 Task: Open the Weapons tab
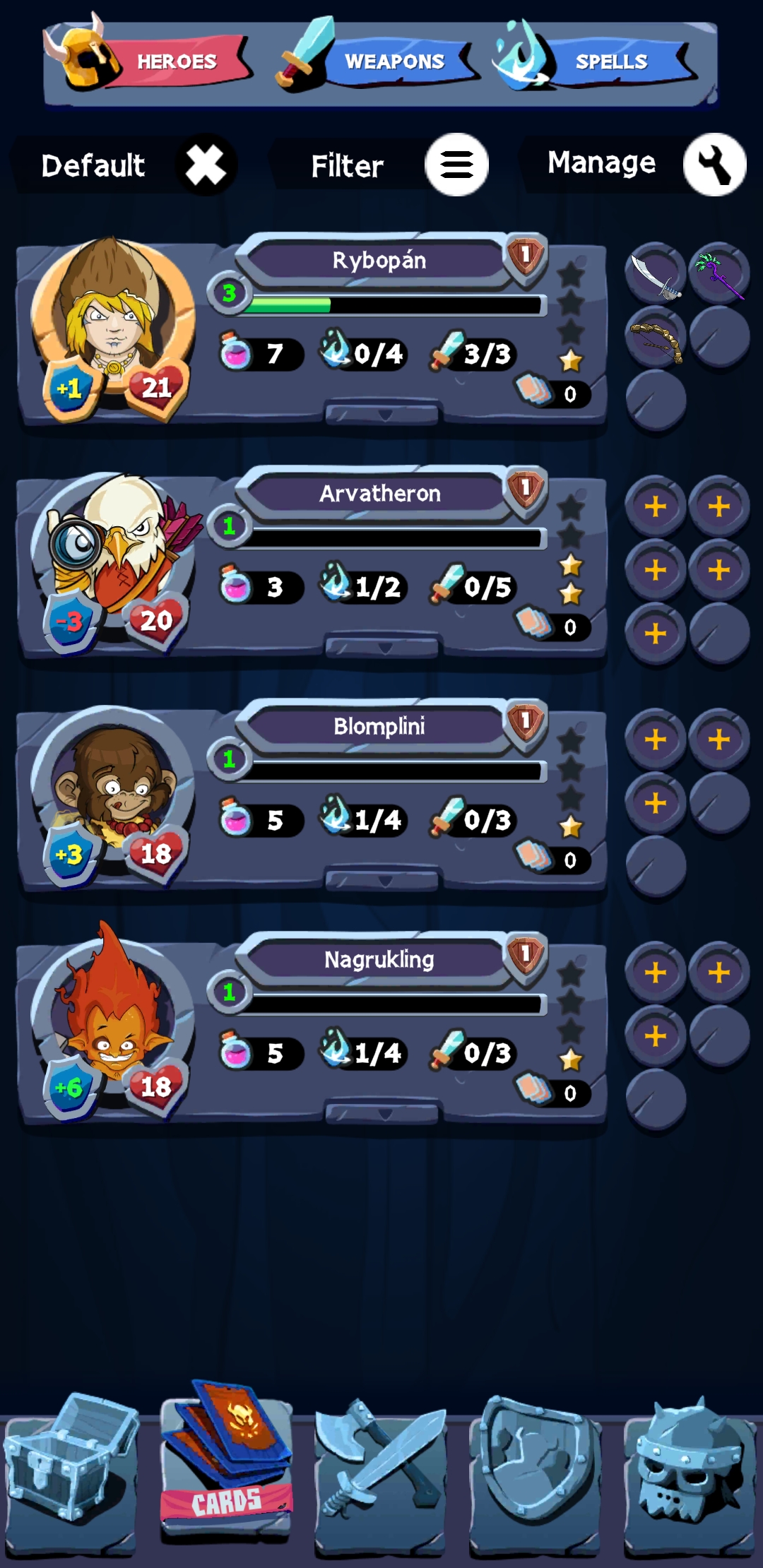pyautogui.click(x=376, y=62)
